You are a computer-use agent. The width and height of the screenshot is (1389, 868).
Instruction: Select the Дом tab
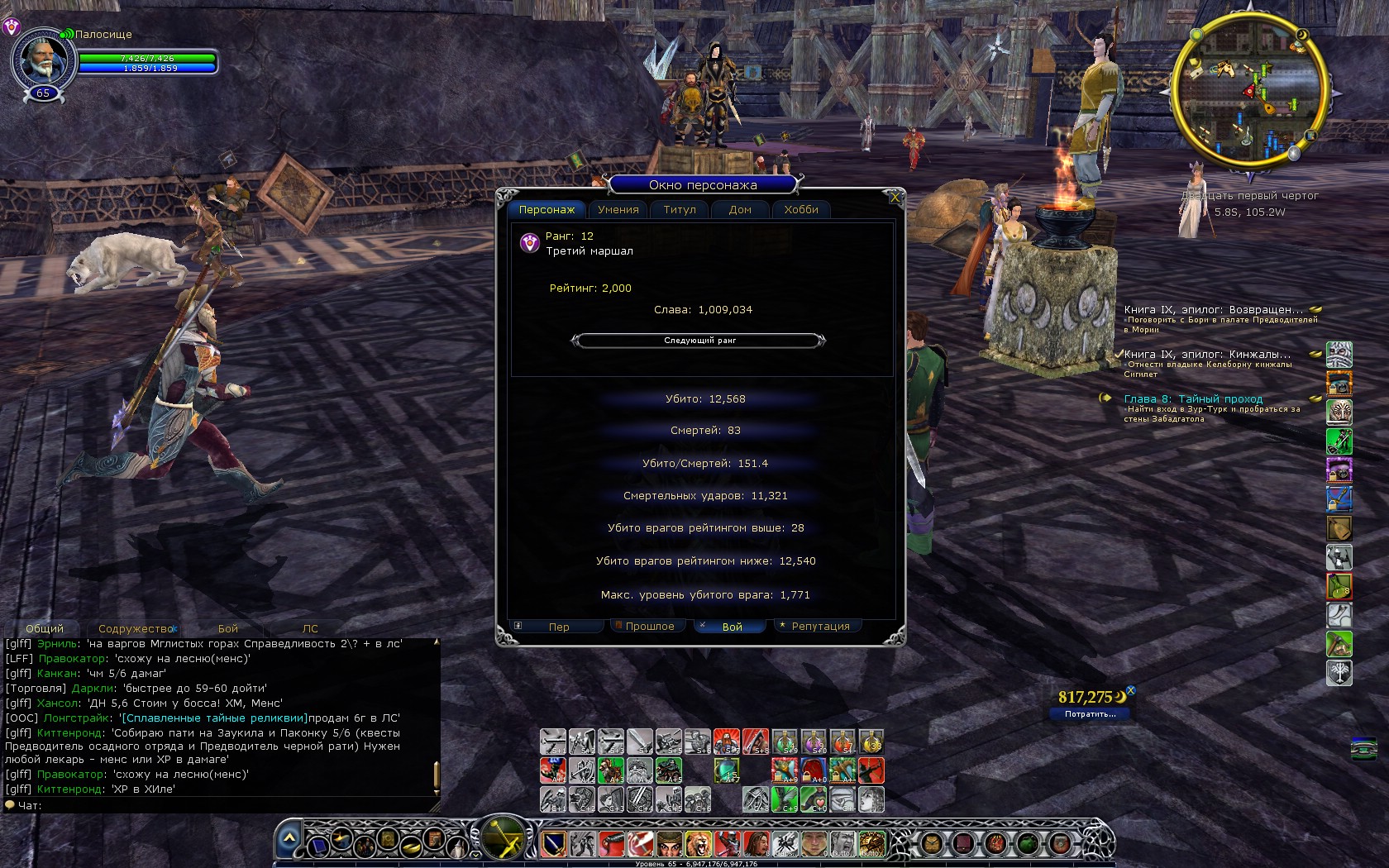740,210
